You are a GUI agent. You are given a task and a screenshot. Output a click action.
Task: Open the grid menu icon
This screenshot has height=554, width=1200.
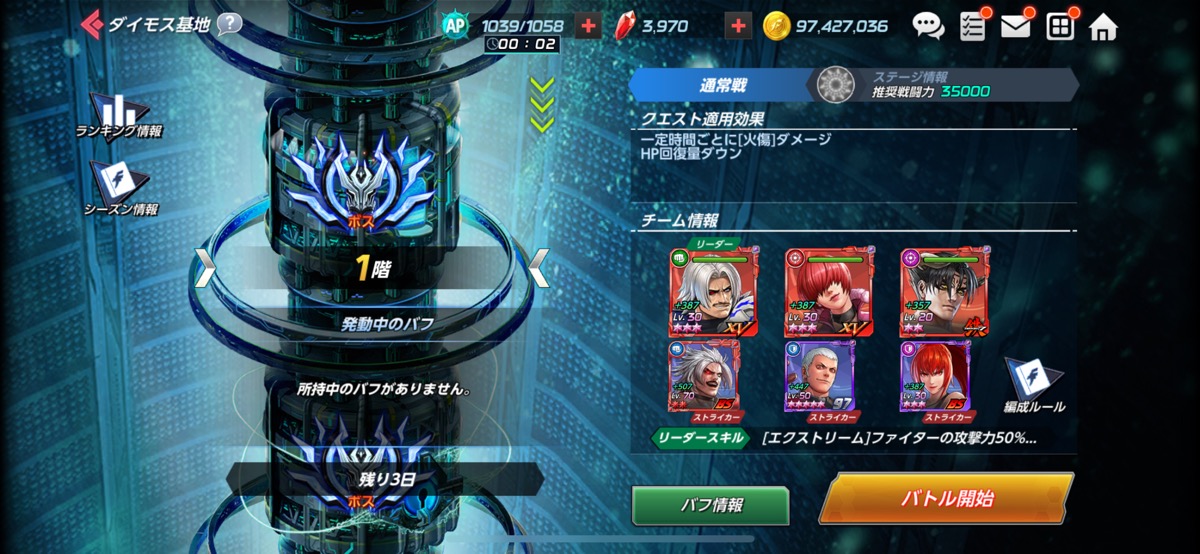pos(1060,26)
